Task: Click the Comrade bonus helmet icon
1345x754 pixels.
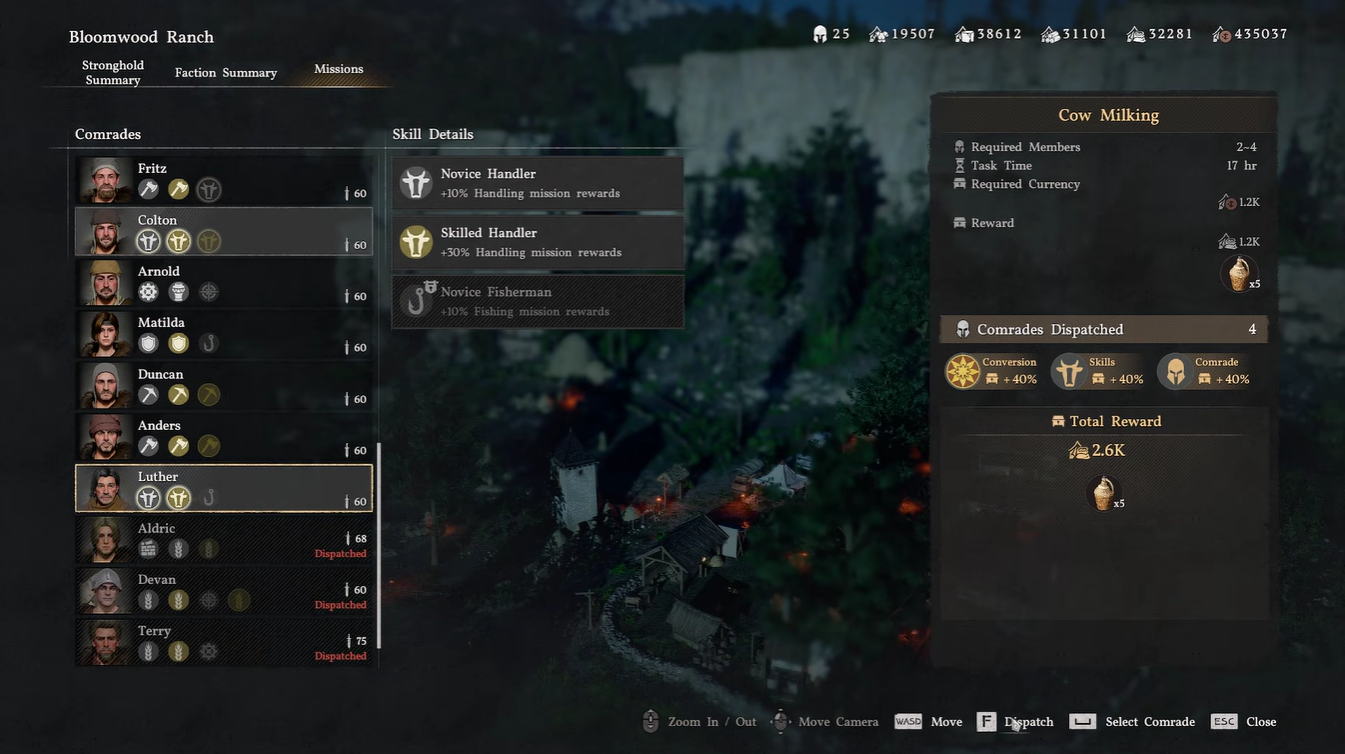Action: click(x=1175, y=371)
